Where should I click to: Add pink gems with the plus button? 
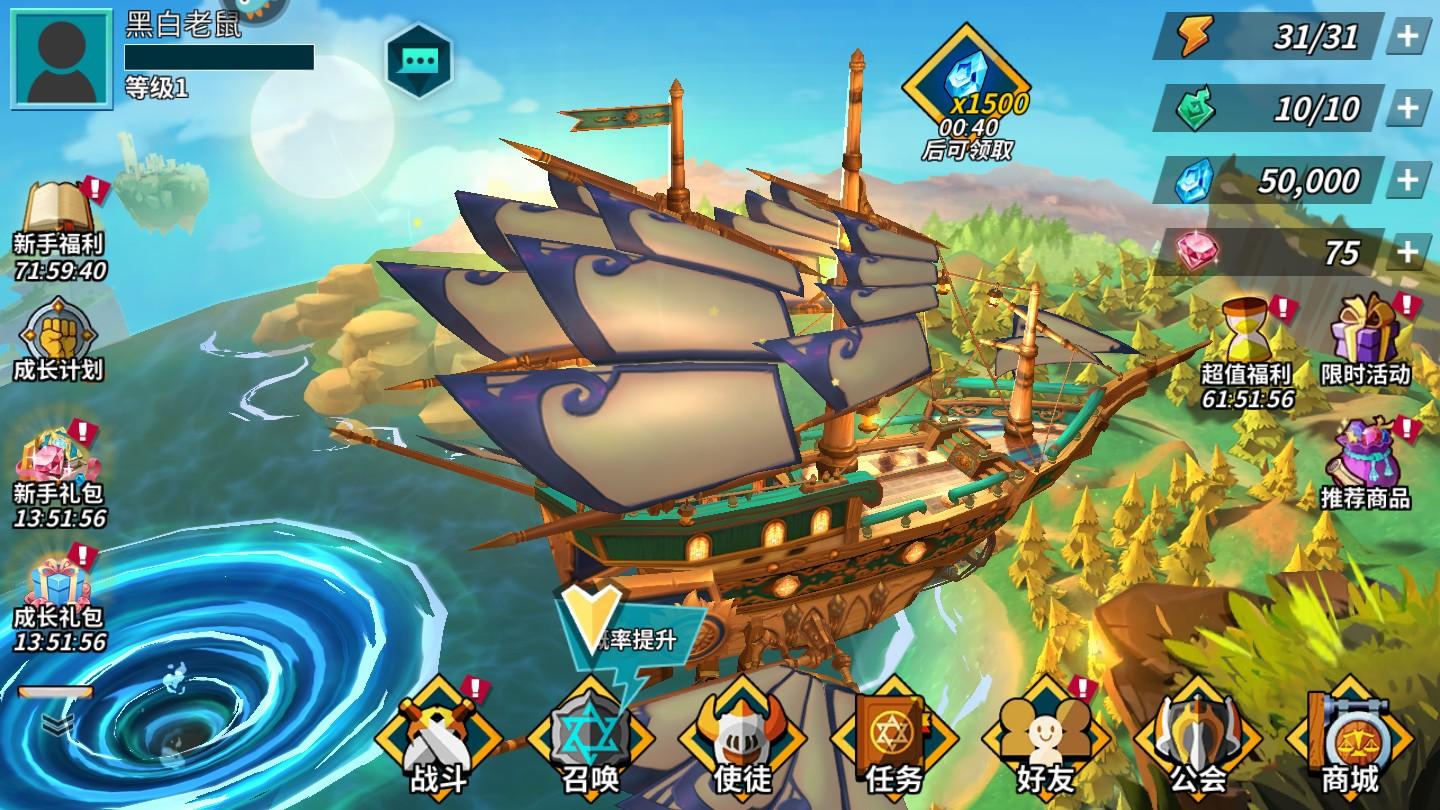click(x=1408, y=252)
